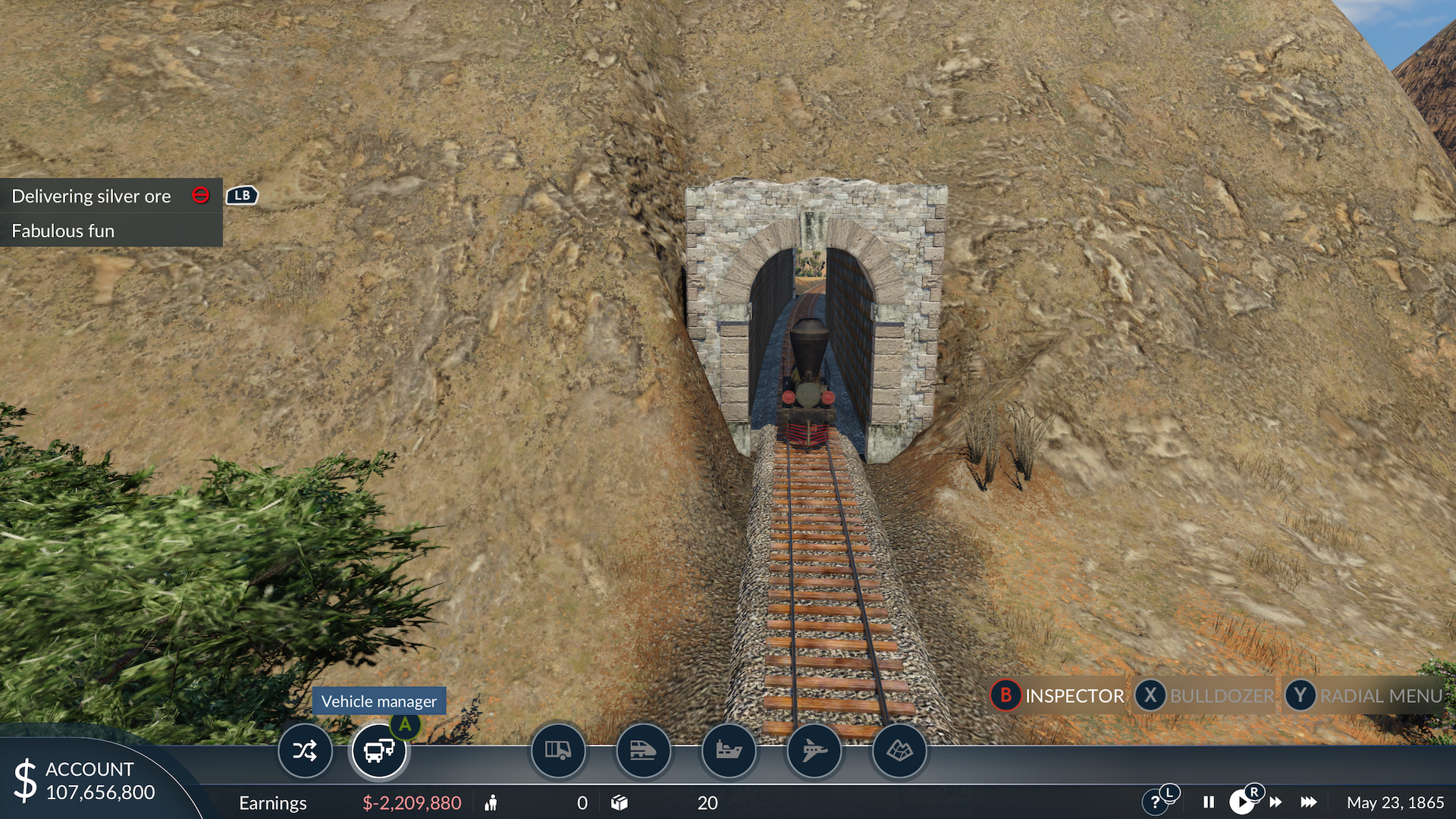The height and width of the screenshot is (819, 1456).
Task: Click the Inspector tool button
Action: click(1059, 695)
